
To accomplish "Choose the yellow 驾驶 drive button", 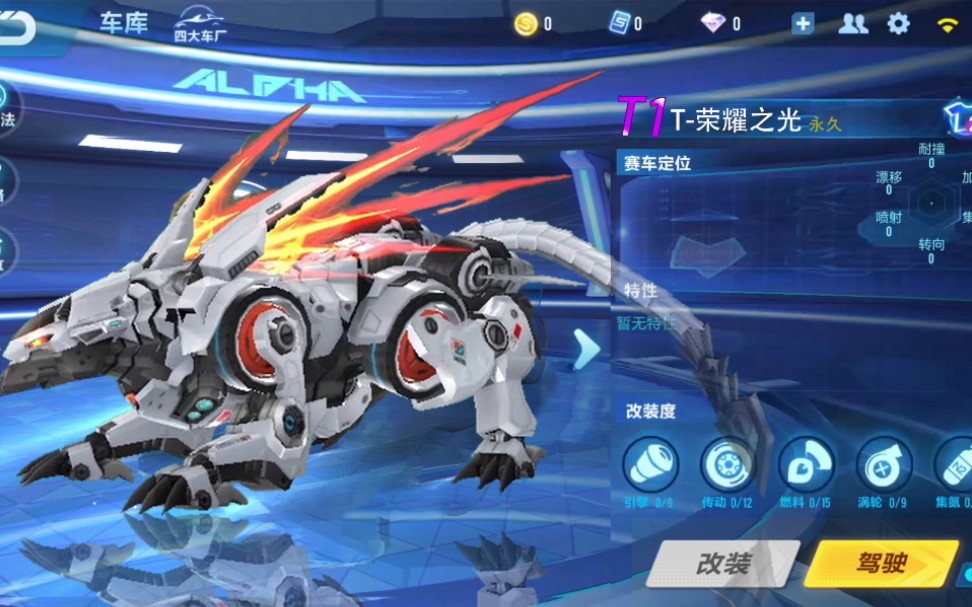I will coord(881,563).
